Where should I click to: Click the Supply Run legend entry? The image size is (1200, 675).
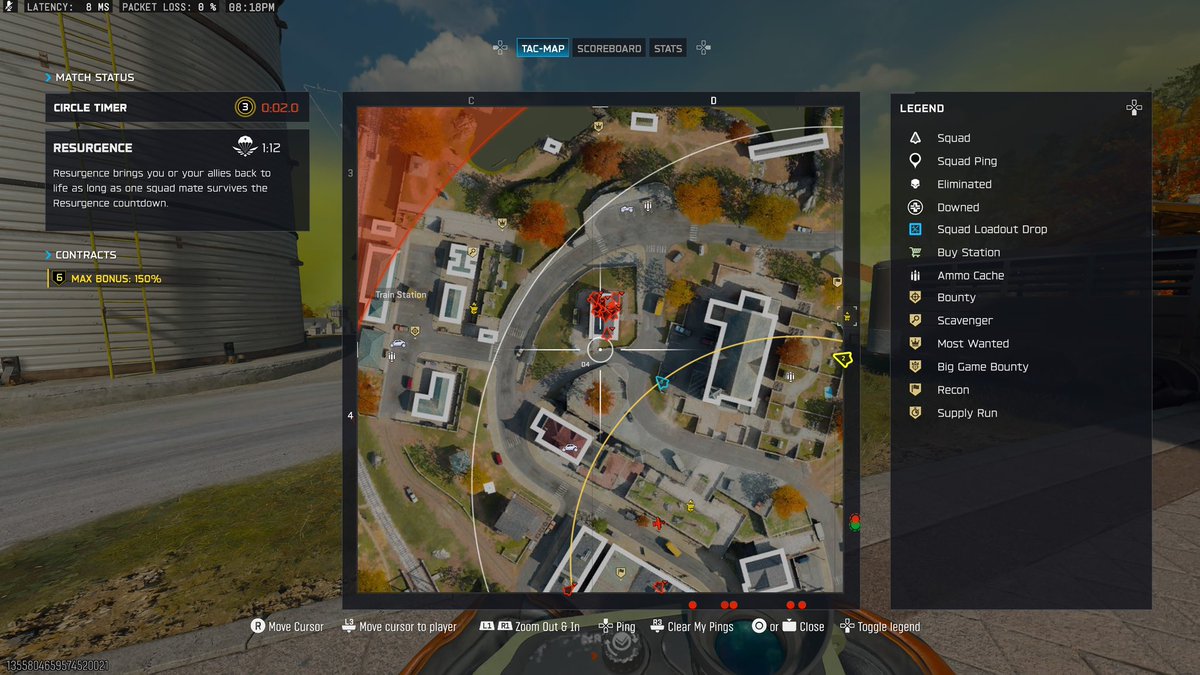[966, 412]
